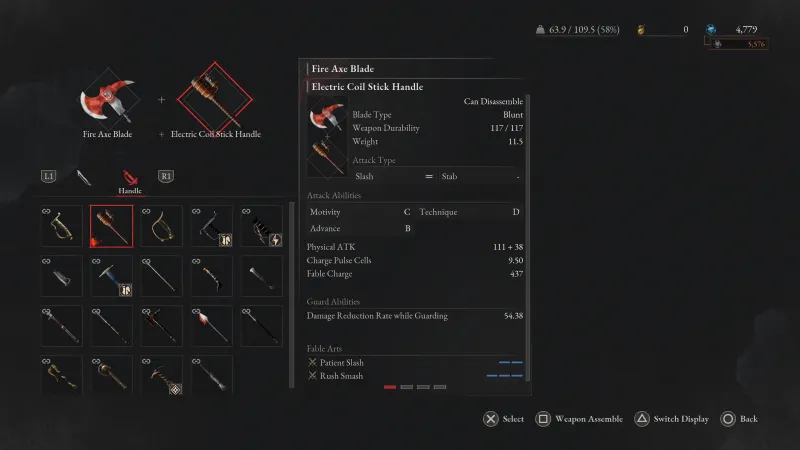Pick the golden round-headed mace handle
Screen dimensions: 800x450
point(112,376)
